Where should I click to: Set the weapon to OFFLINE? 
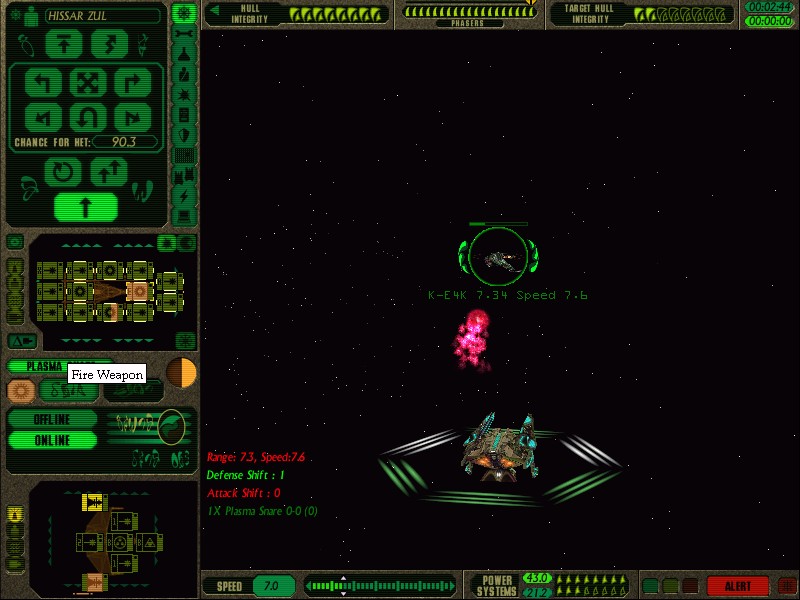coord(52,419)
